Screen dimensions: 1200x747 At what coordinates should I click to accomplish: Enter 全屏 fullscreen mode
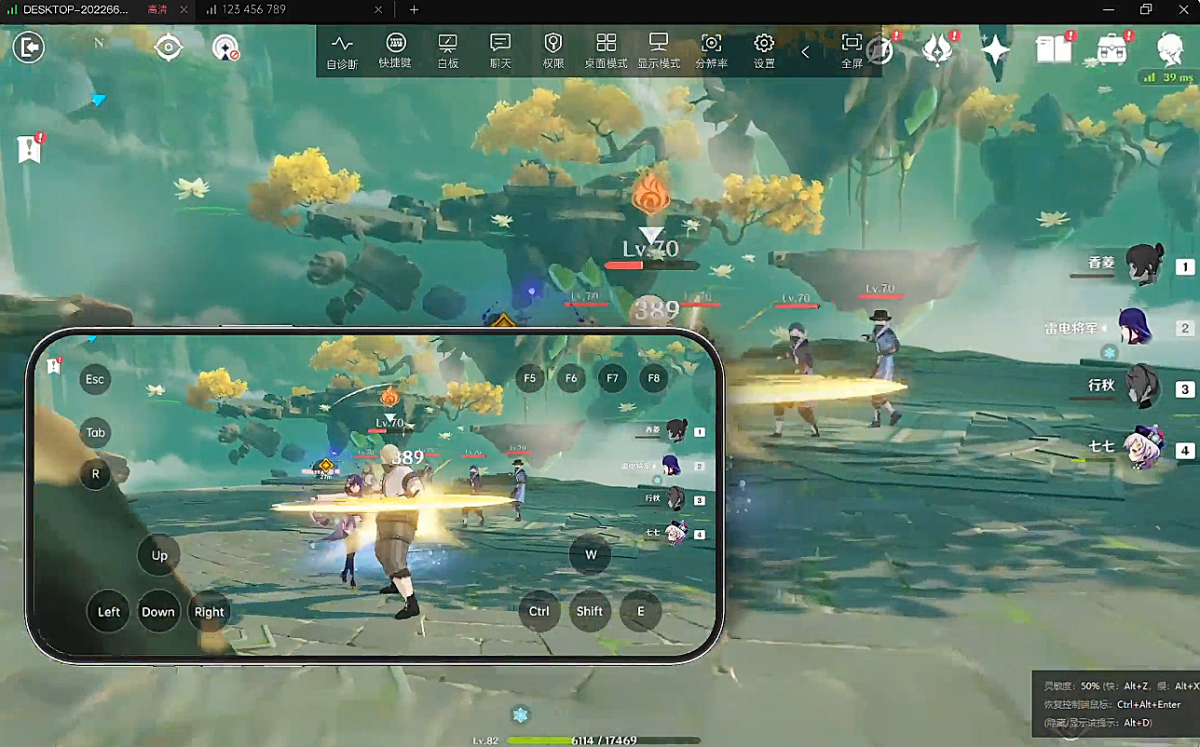click(x=851, y=51)
